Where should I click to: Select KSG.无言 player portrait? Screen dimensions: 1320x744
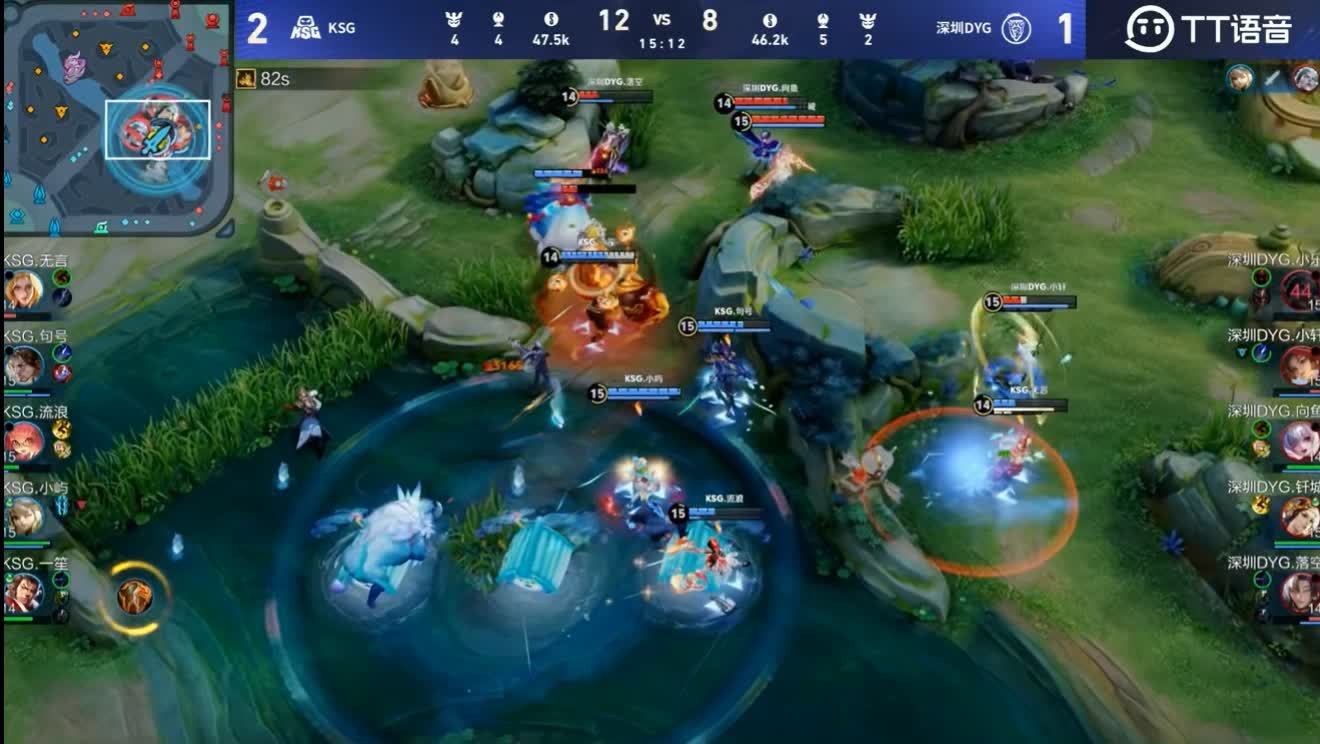pyautogui.click(x=23, y=290)
